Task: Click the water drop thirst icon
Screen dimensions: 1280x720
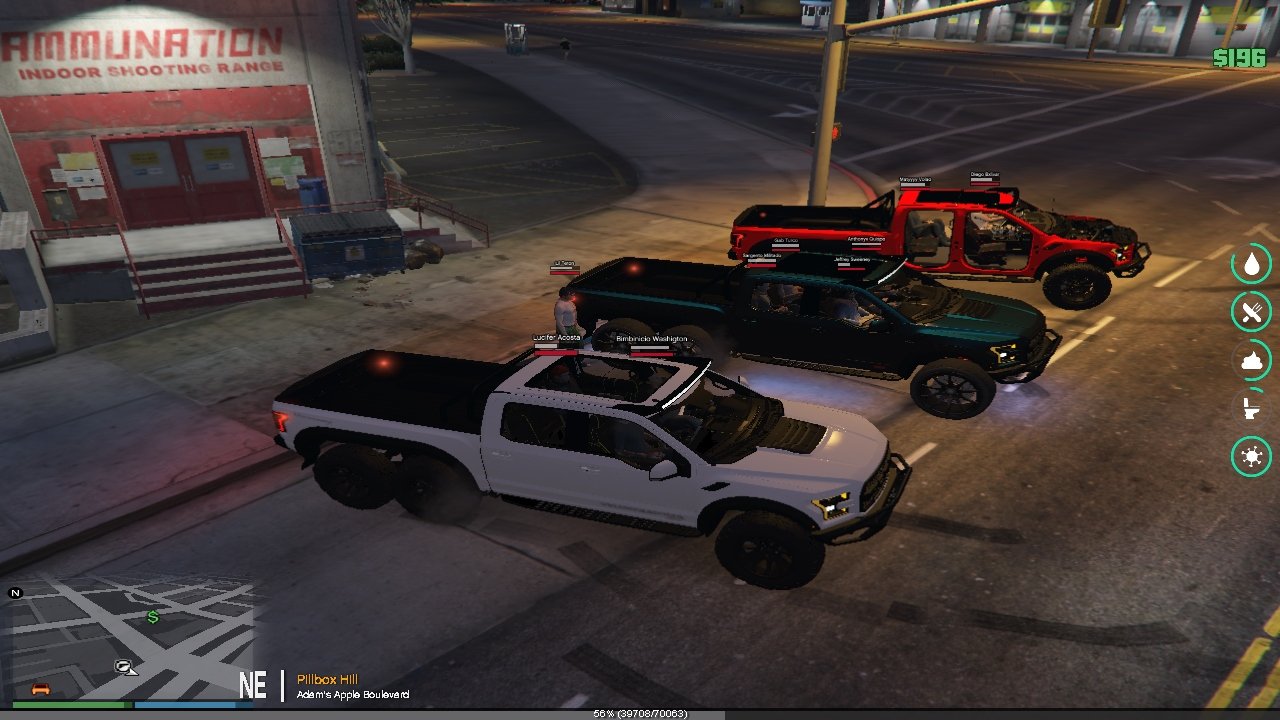Action: (x=1251, y=264)
